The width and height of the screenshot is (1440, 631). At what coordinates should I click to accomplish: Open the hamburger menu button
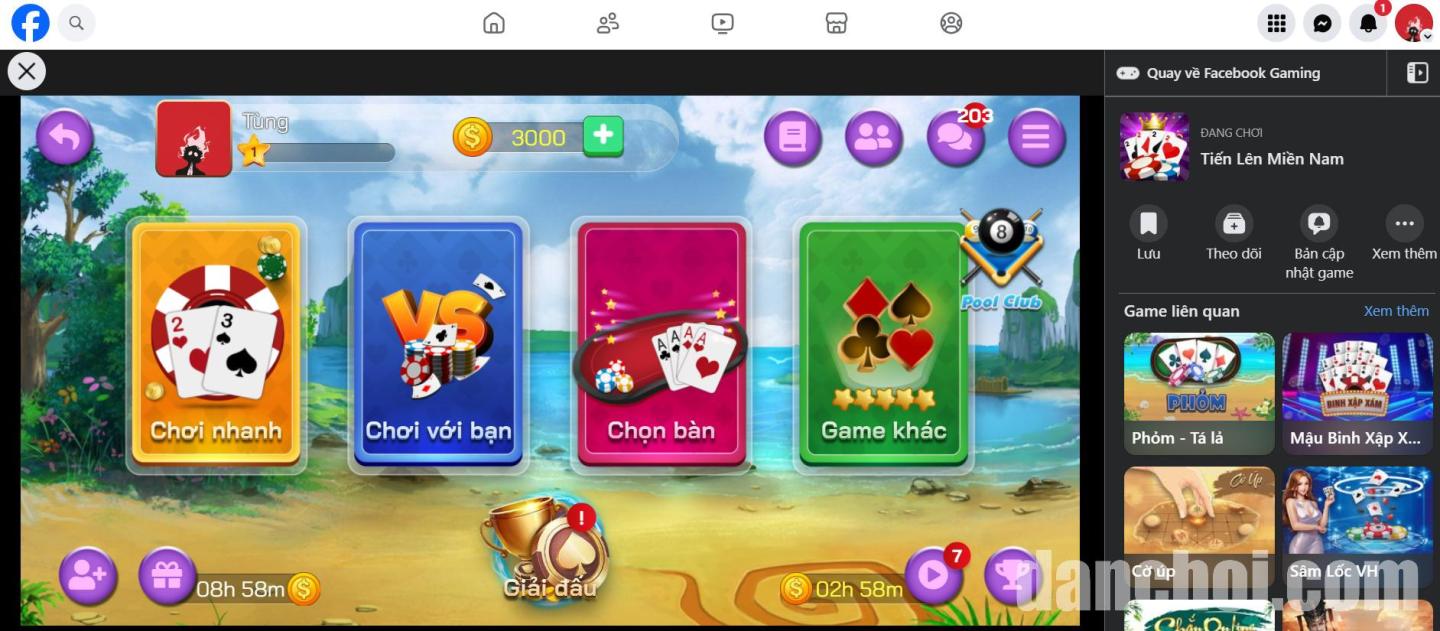click(1036, 138)
